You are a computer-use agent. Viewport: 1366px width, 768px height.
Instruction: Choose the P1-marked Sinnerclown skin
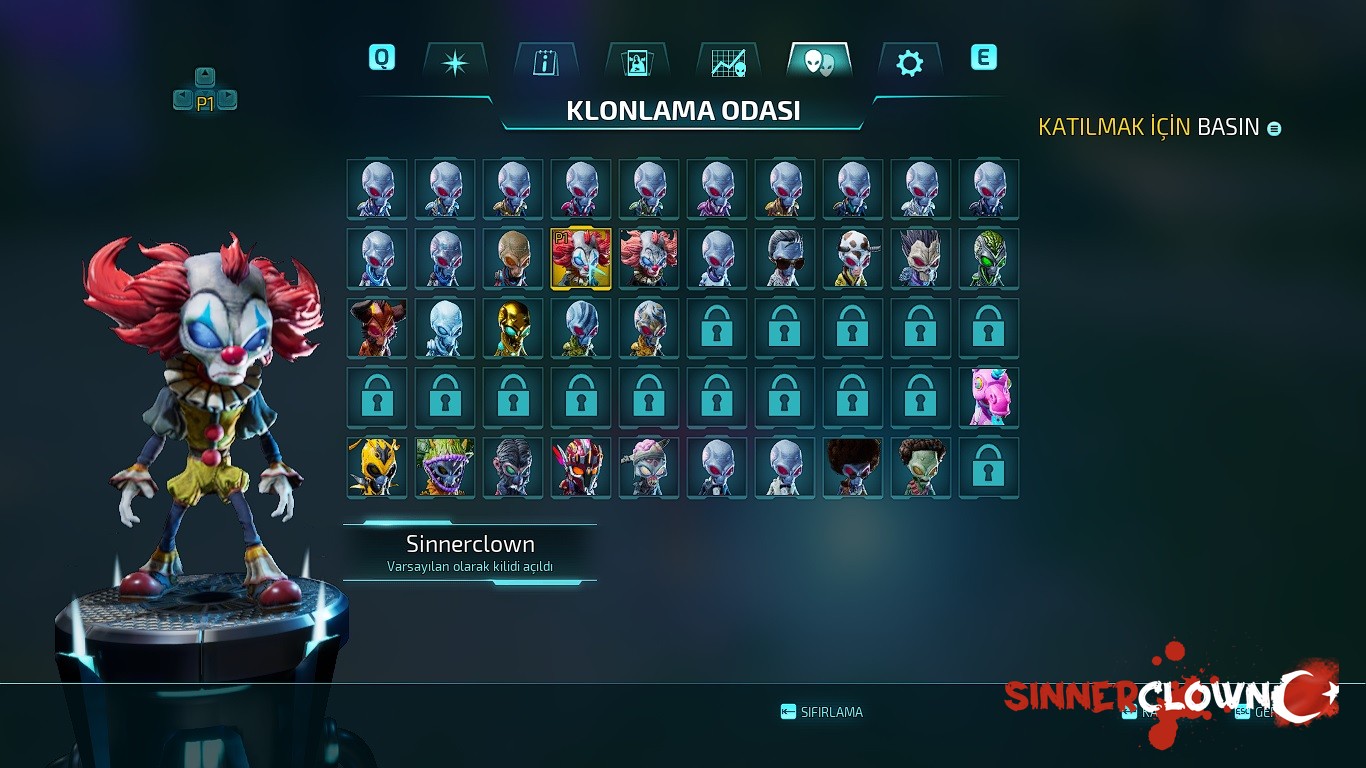pos(581,259)
